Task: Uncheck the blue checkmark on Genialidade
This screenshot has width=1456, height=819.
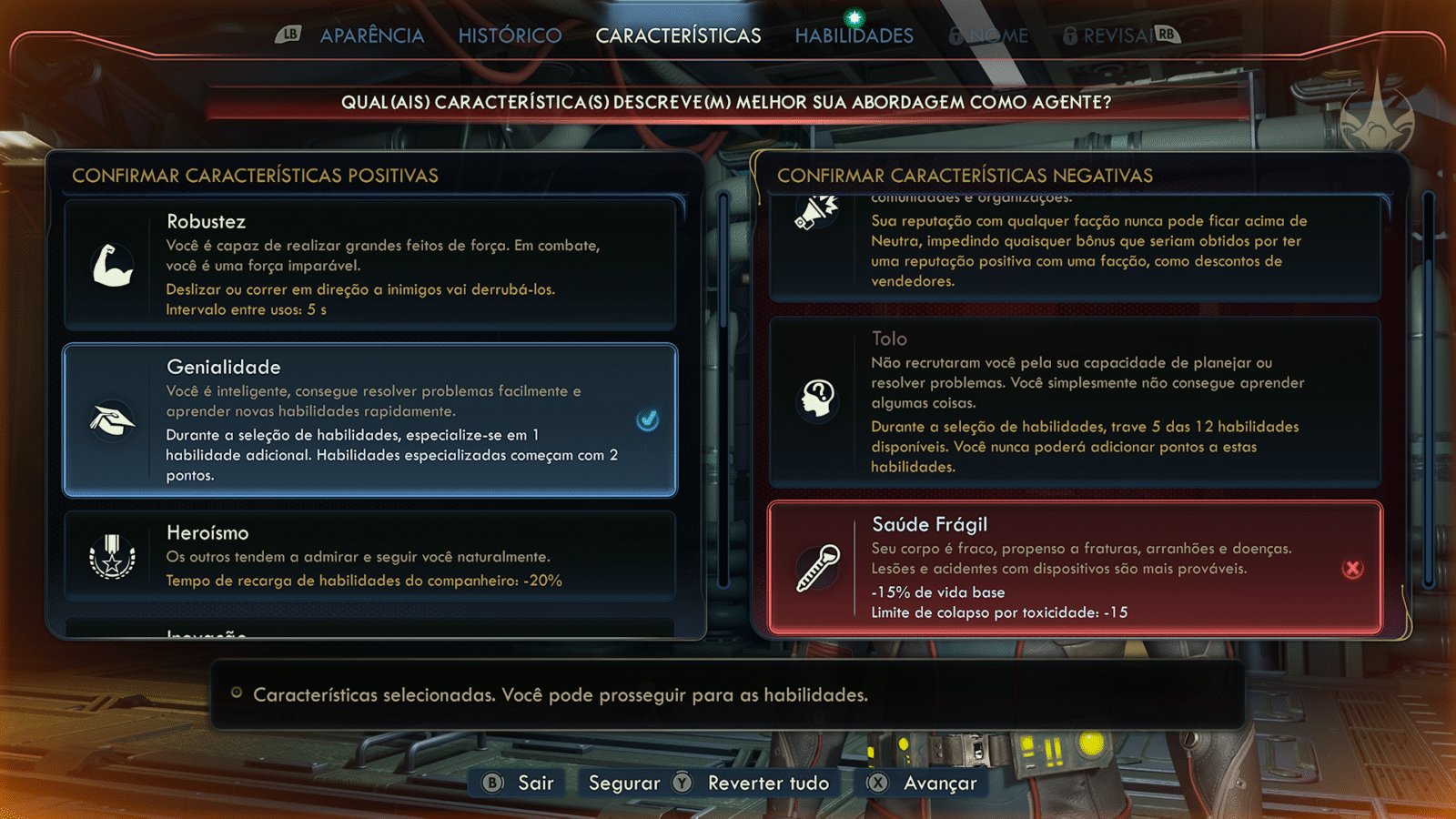Action: click(648, 419)
